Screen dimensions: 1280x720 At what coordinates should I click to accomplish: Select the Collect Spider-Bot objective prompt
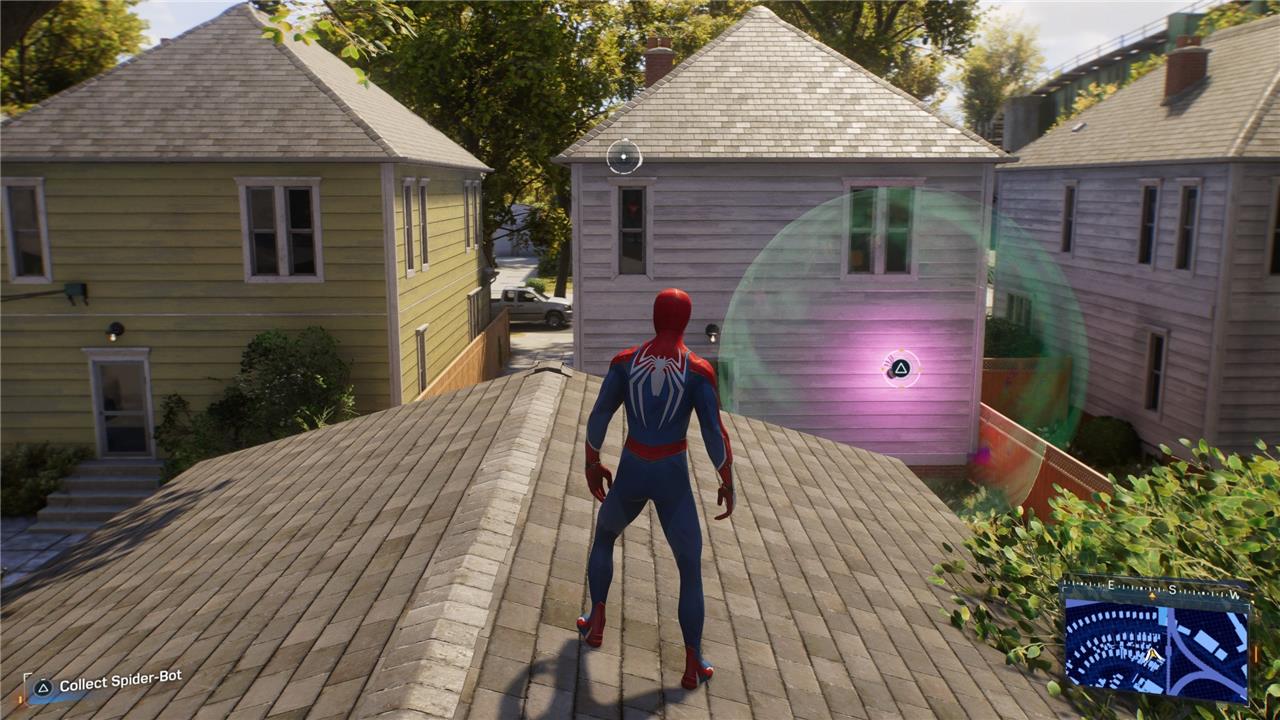[108, 685]
